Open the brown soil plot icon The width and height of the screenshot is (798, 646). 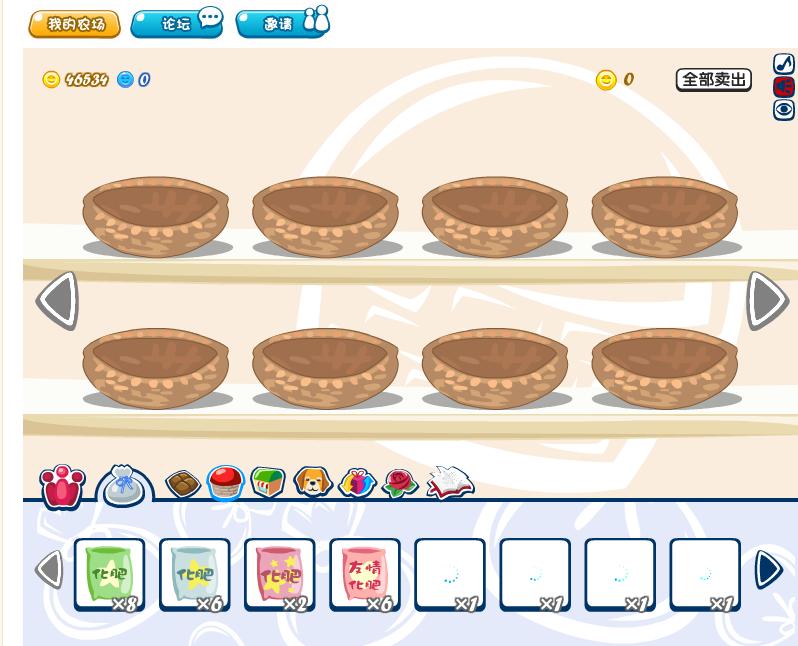pos(182,485)
